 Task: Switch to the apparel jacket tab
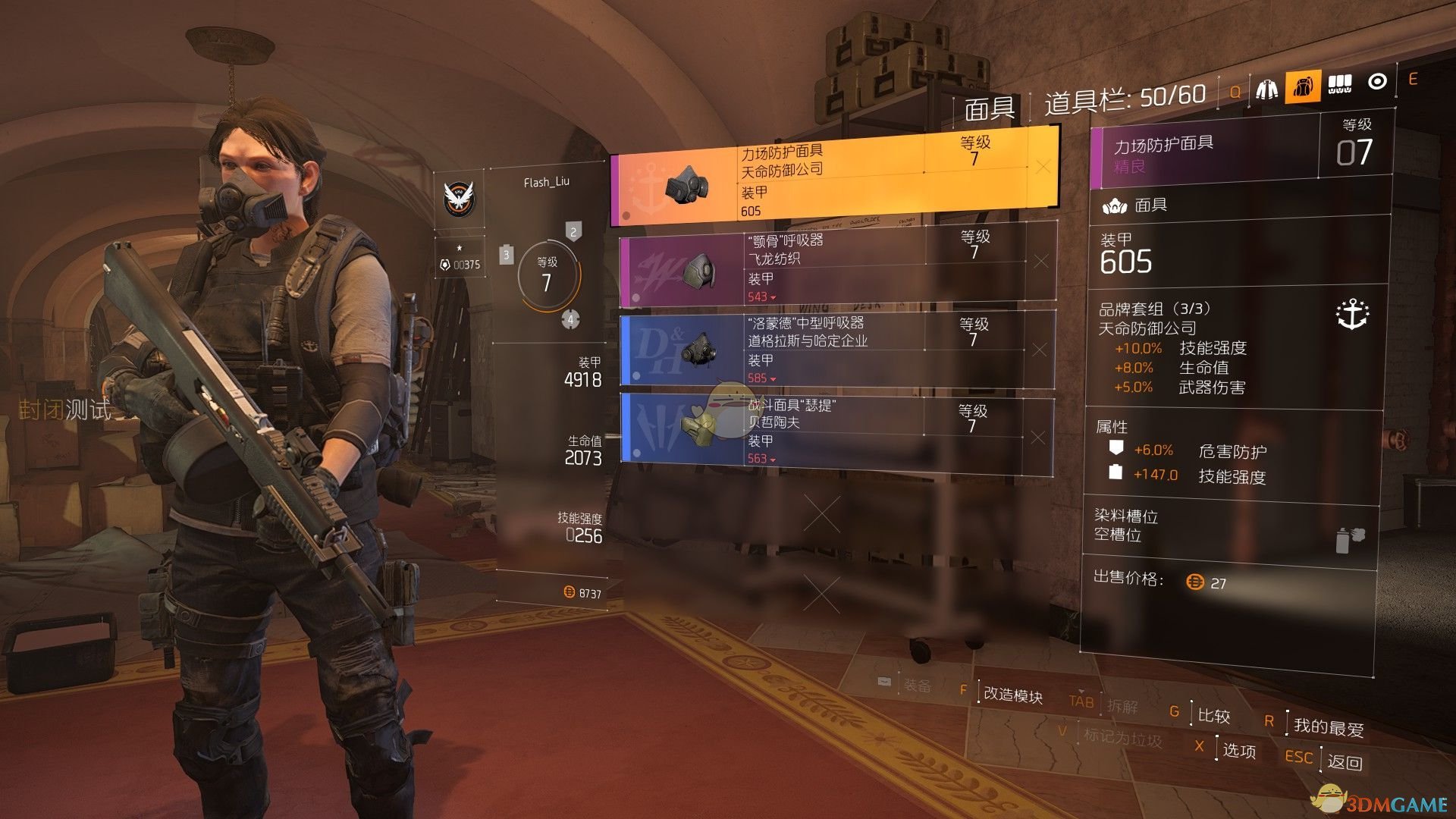click(1266, 89)
